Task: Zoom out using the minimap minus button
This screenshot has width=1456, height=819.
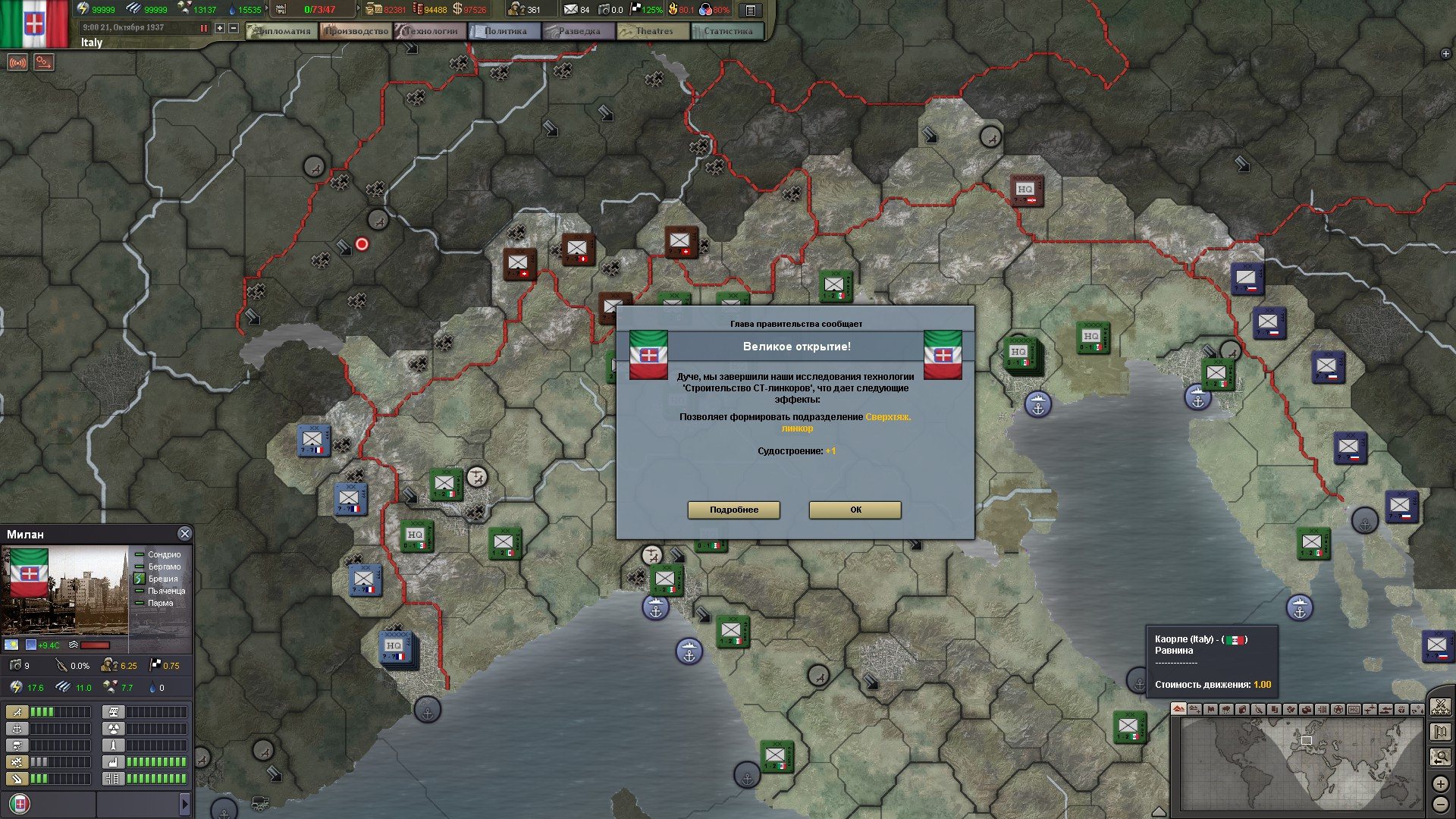Action: (x=1441, y=804)
